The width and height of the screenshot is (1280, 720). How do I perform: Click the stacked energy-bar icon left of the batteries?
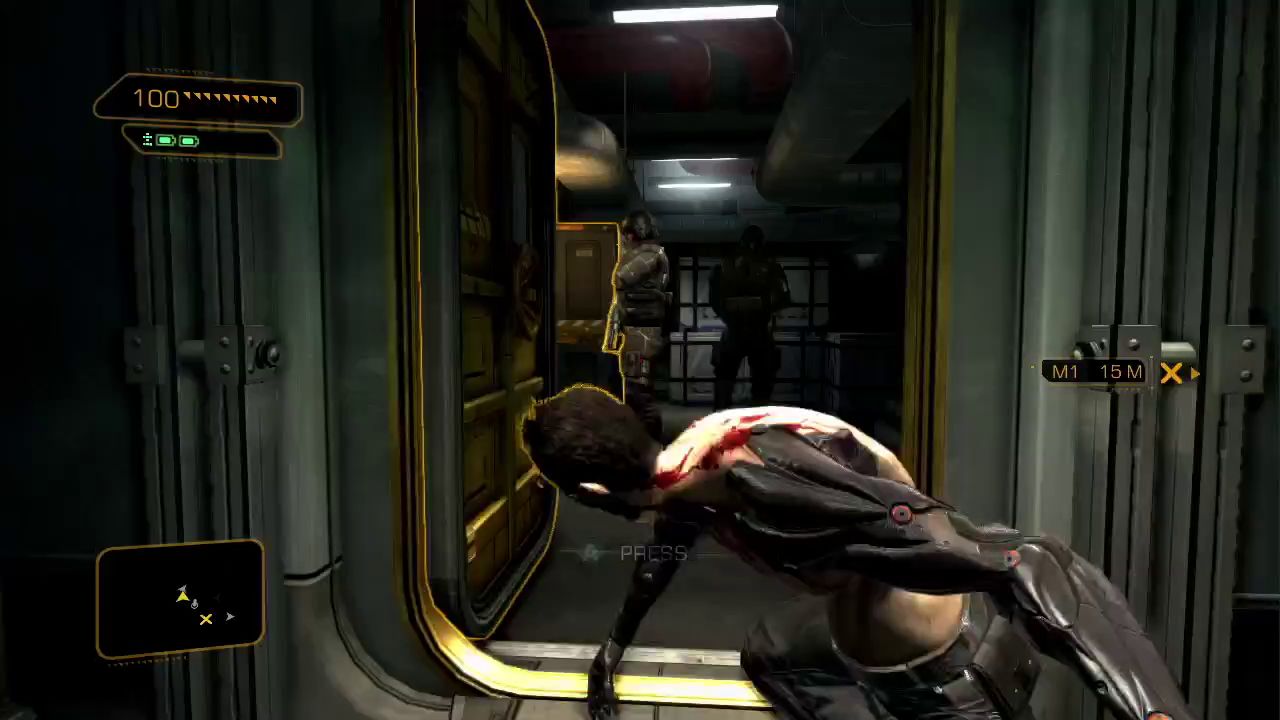coord(148,140)
